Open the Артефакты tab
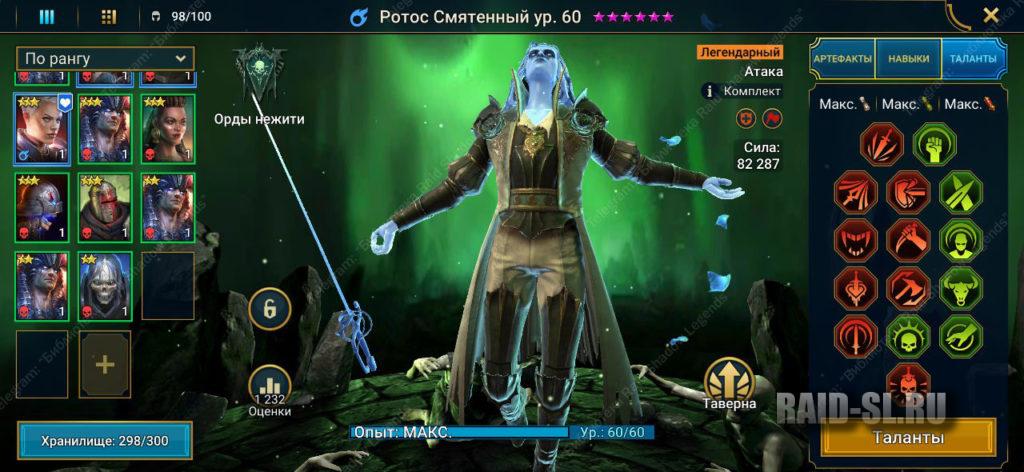Image resolution: width=1024 pixels, height=472 pixels. click(x=842, y=59)
